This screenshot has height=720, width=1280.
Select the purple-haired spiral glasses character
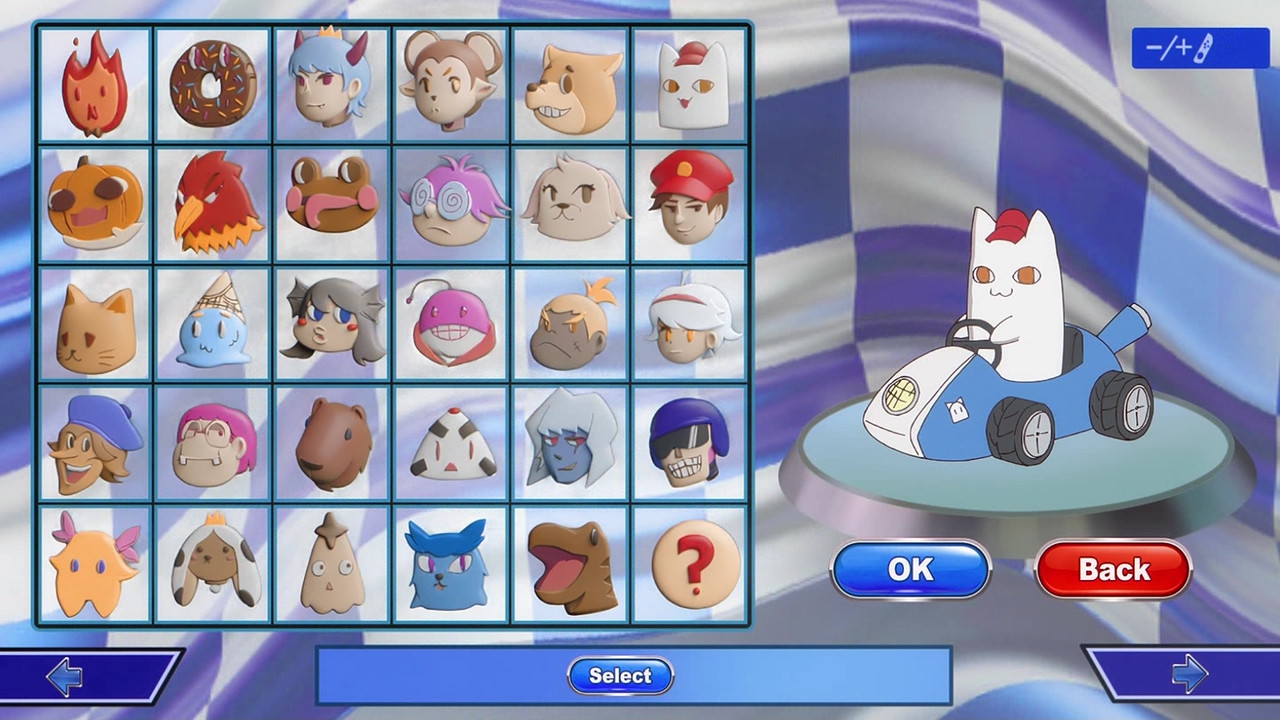[452, 204]
